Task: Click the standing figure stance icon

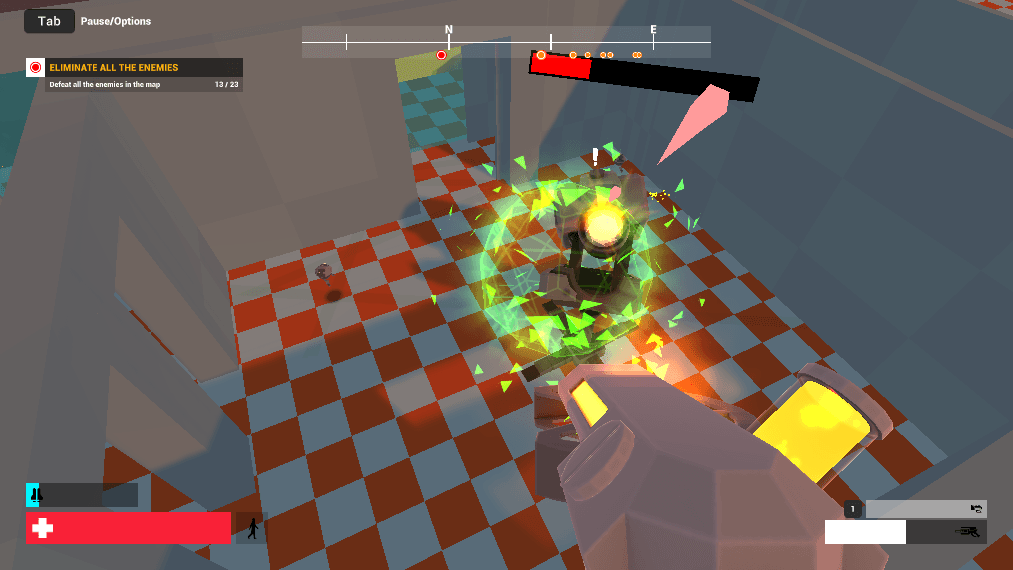Action: tap(252, 528)
